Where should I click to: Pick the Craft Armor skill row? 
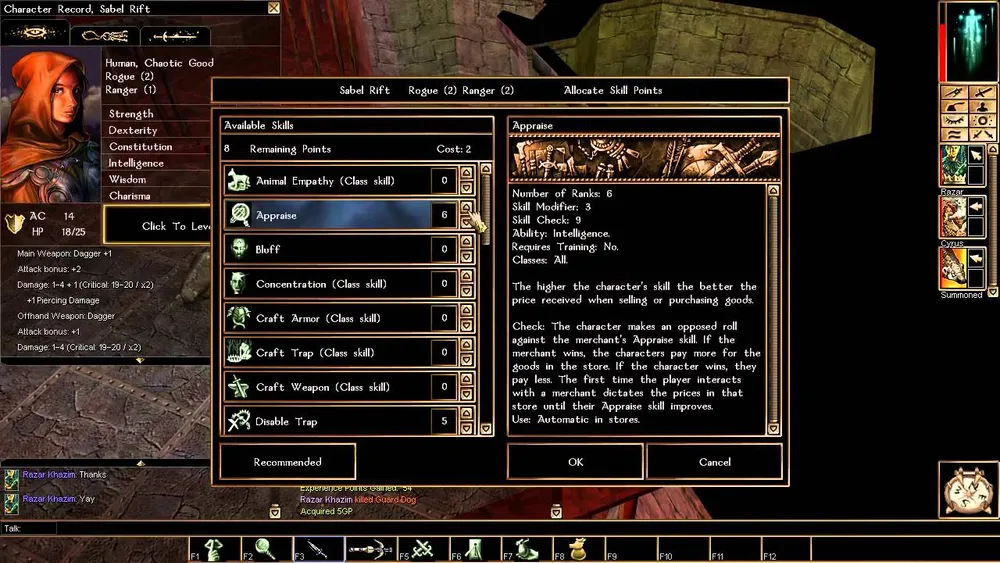point(327,318)
